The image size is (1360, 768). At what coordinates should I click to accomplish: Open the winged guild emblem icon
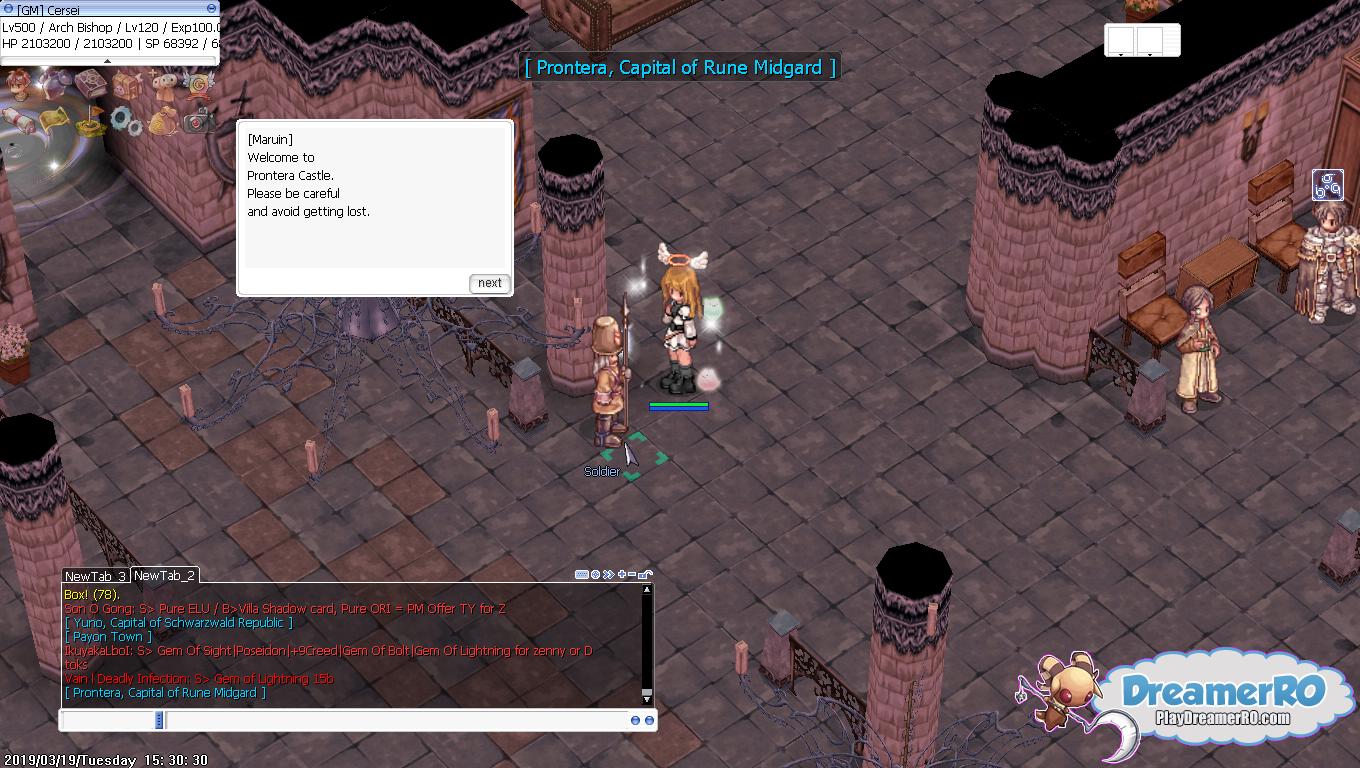199,84
